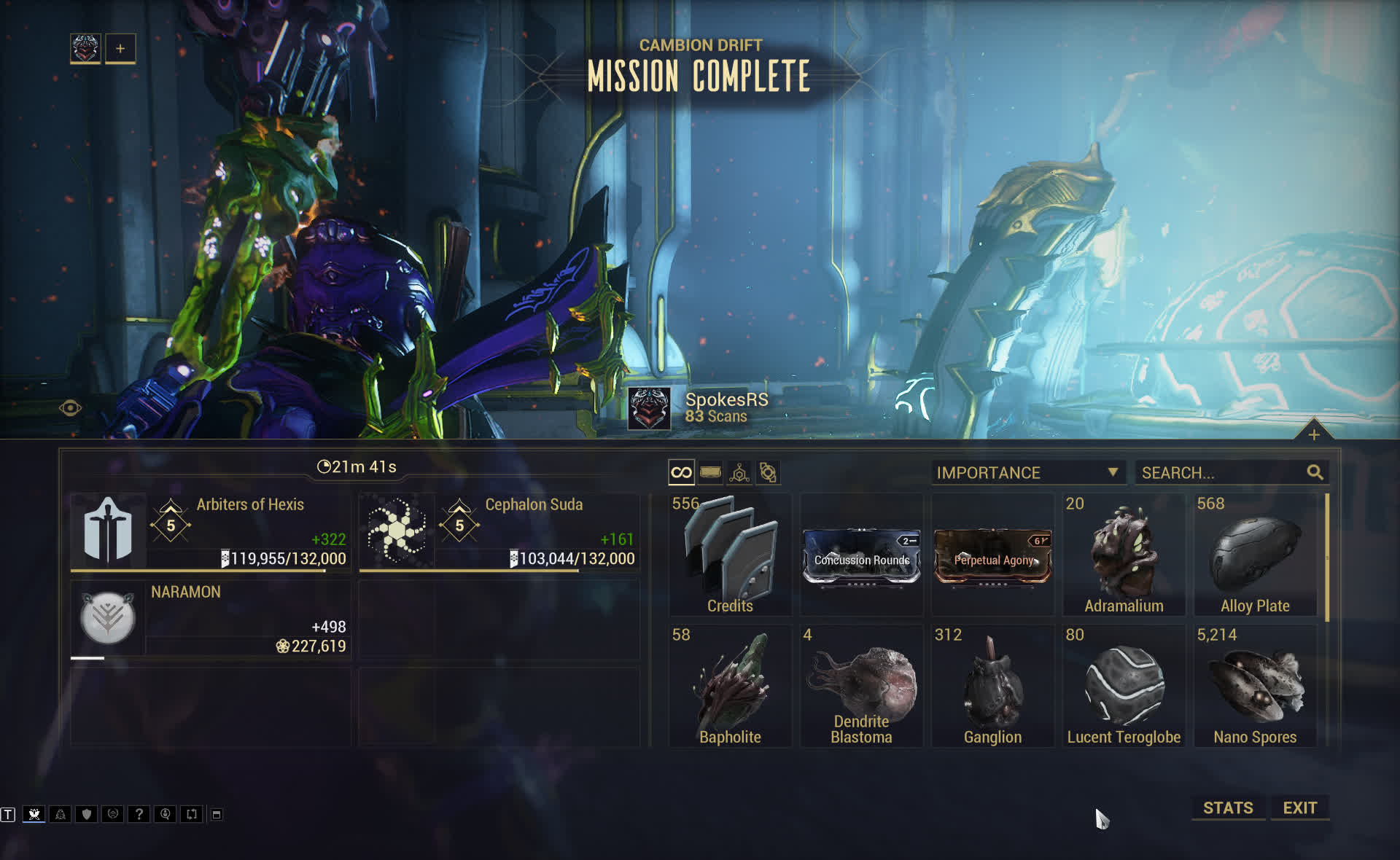The height and width of the screenshot is (860, 1400).
Task: Select the Perpetual Agony mod card
Action: coord(992,558)
